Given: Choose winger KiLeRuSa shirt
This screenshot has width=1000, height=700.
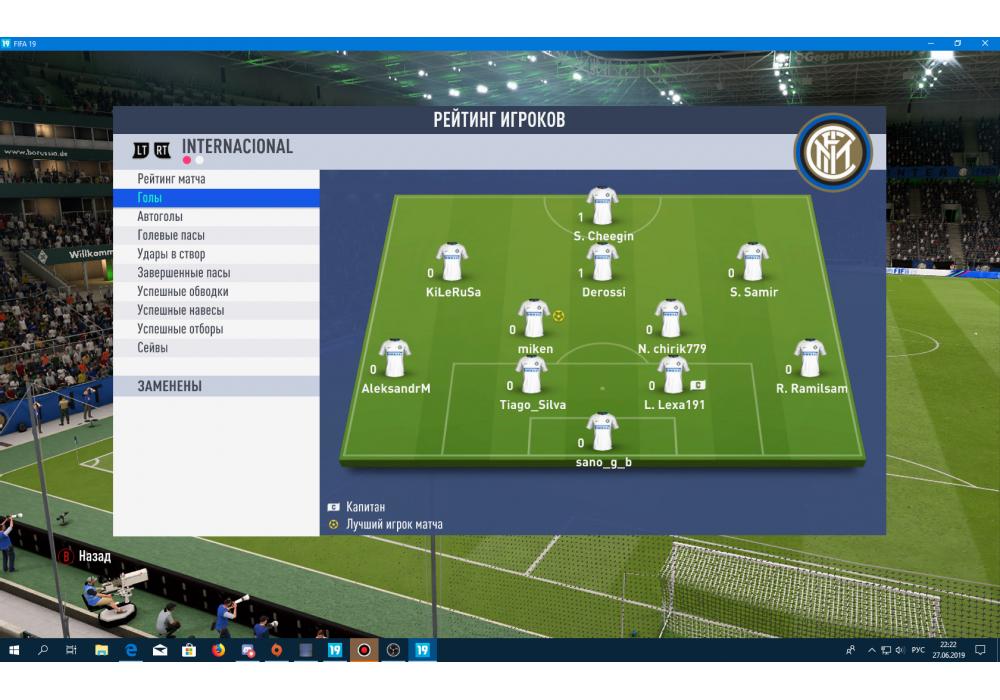Looking at the screenshot, I should (x=452, y=263).
